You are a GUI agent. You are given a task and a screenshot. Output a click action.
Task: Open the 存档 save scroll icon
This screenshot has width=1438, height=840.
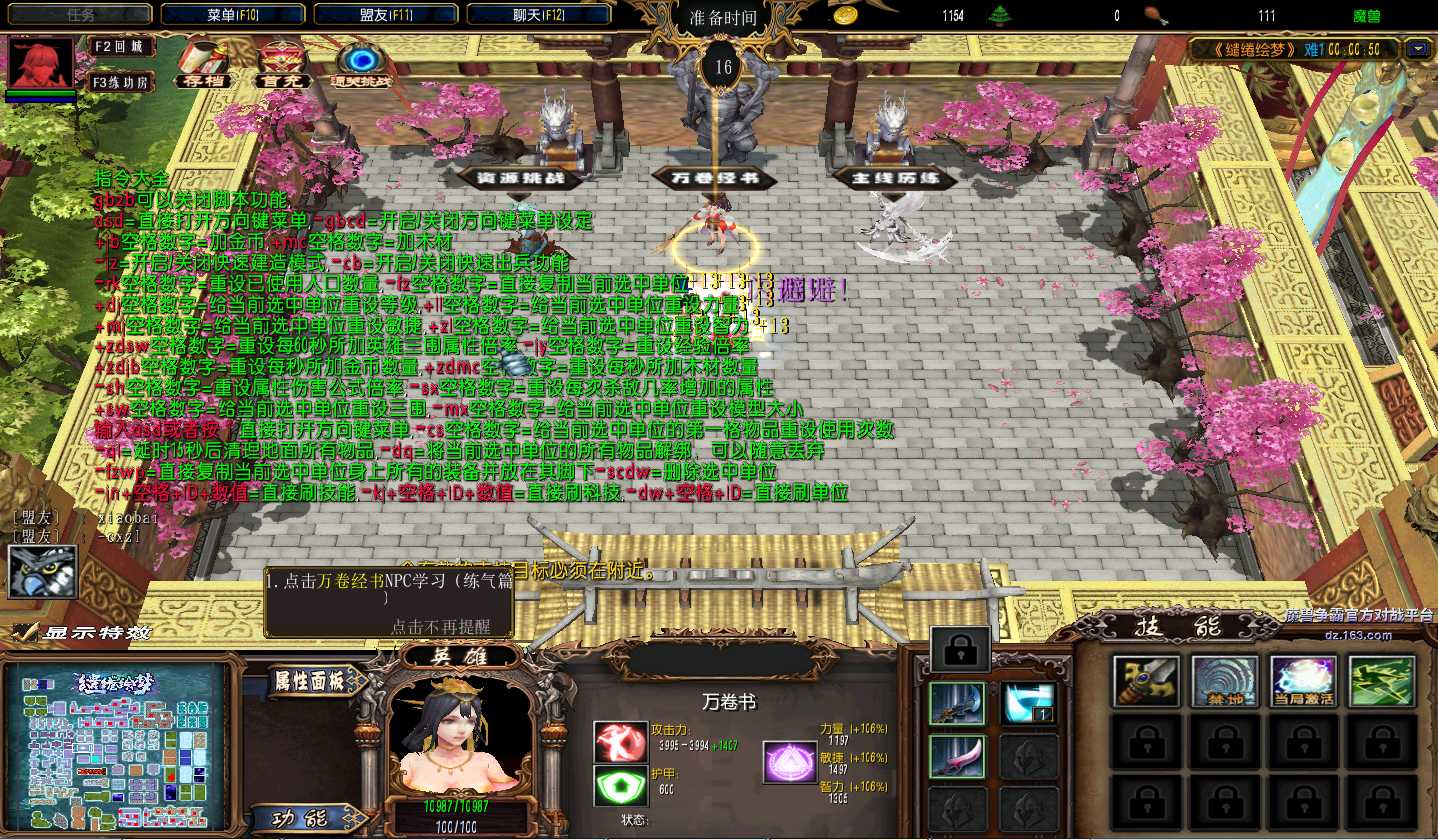coord(203,65)
